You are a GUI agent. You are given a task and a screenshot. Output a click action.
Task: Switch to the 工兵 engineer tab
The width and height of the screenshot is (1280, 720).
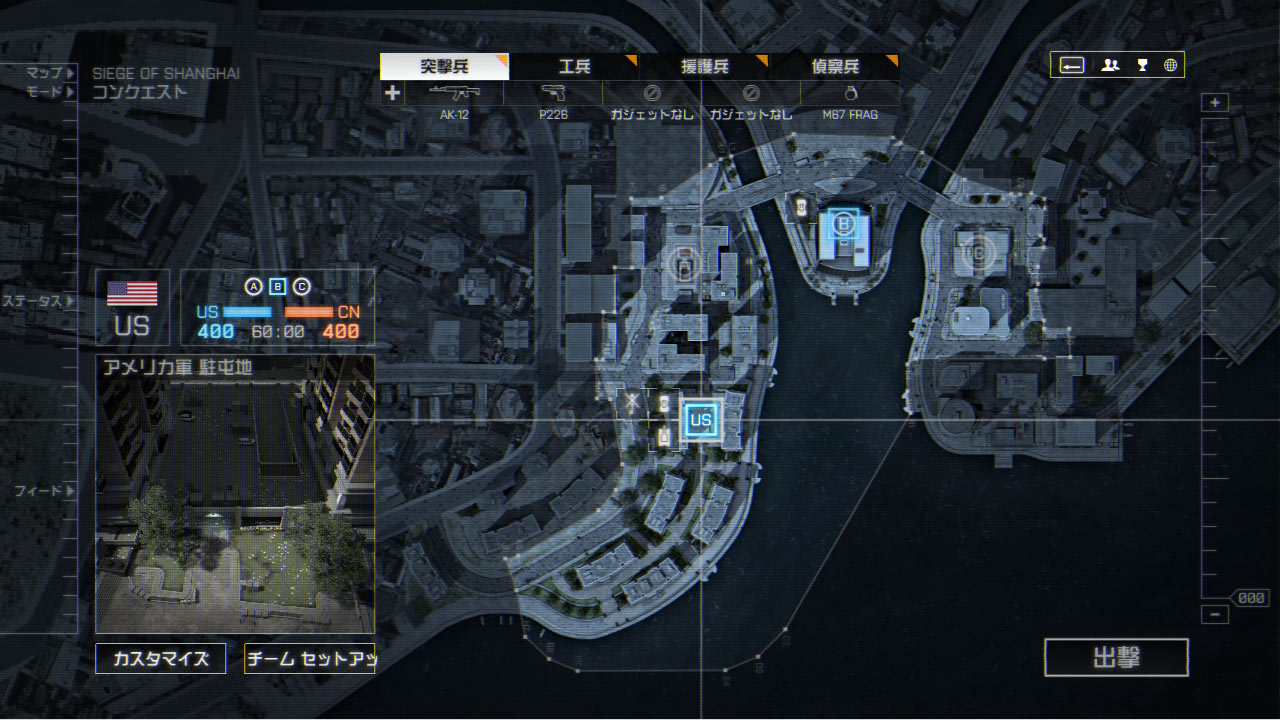pos(574,67)
